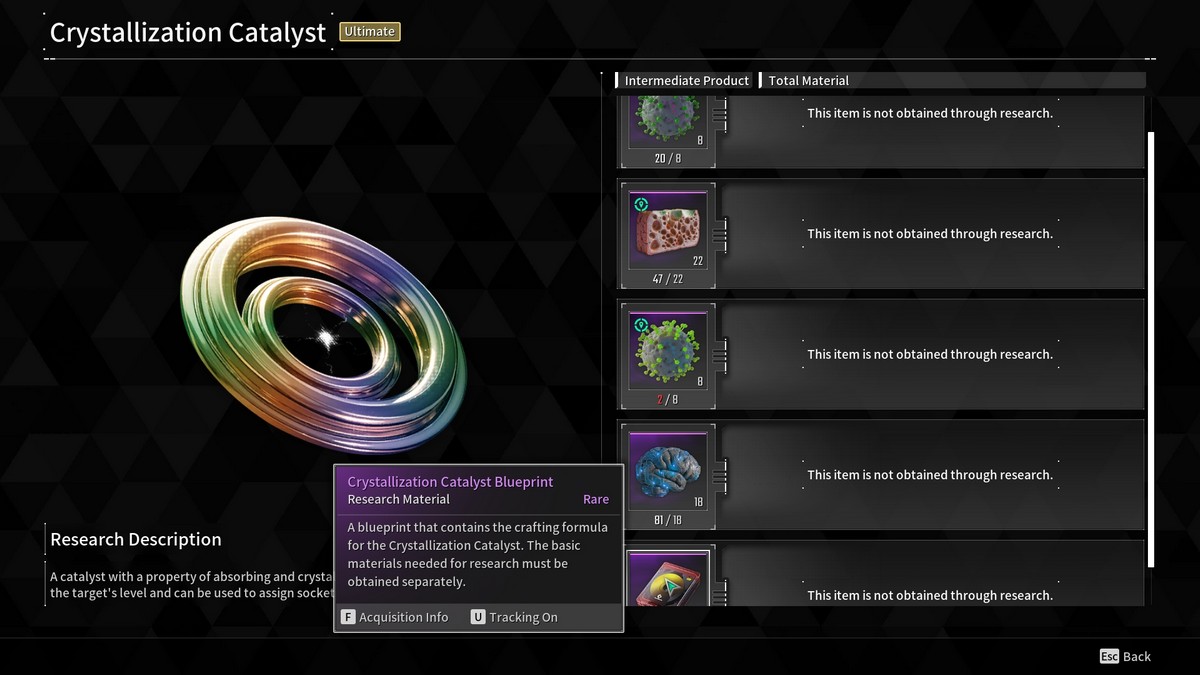This screenshot has height=675, width=1200.
Task: Select the Crystallization Catalyst Blueprint slot
Action: pos(667,580)
